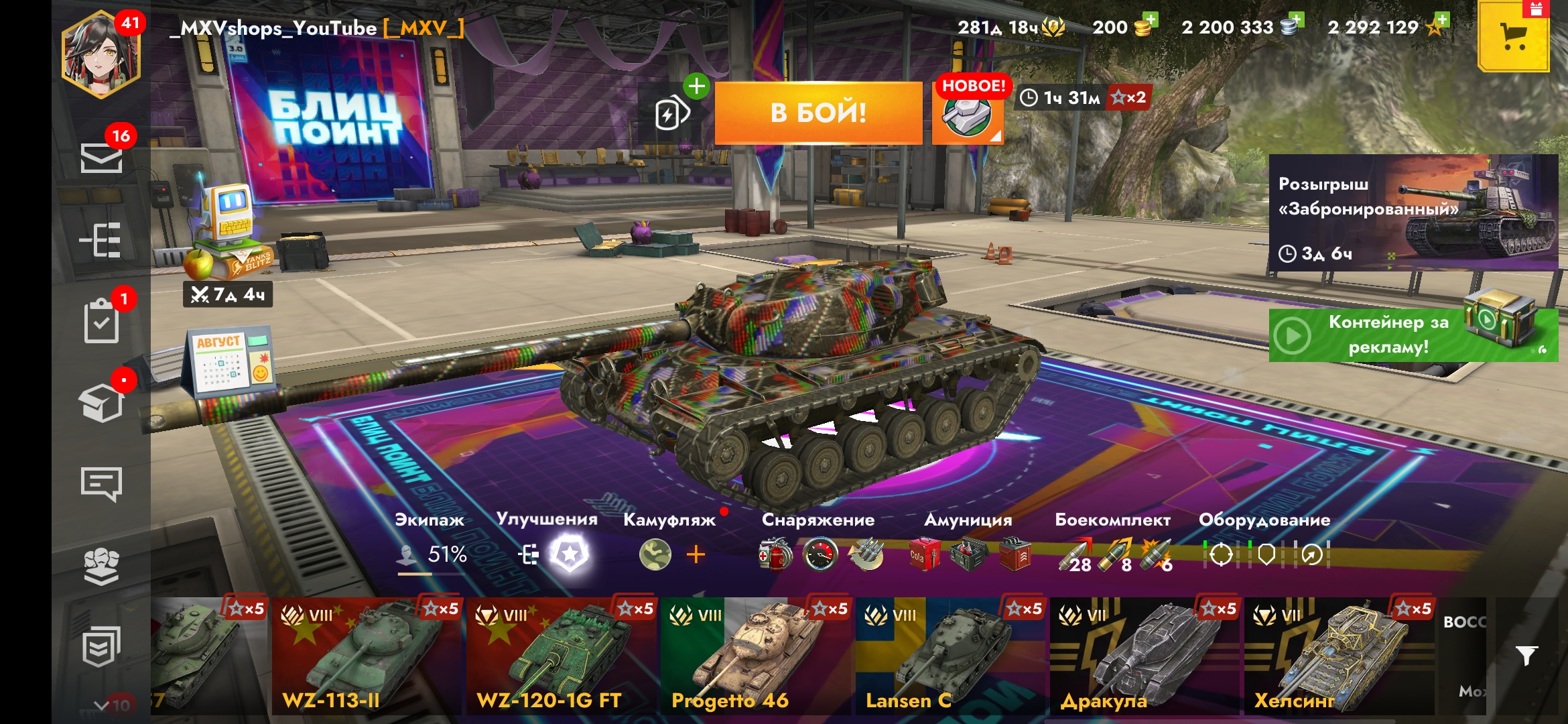
Task: Open the chat messages icon
Action: tap(101, 483)
